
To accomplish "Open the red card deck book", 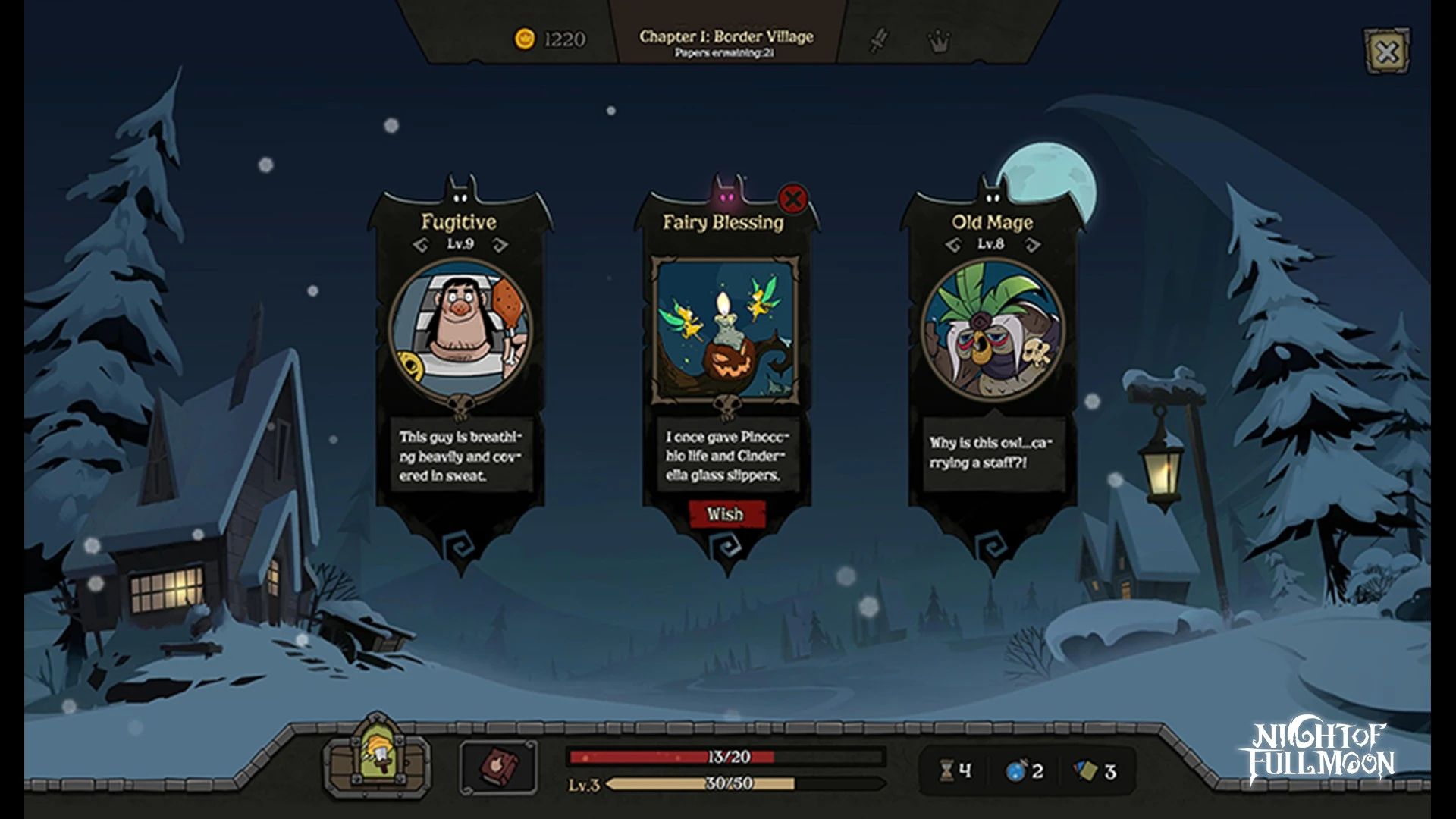I will (497, 767).
